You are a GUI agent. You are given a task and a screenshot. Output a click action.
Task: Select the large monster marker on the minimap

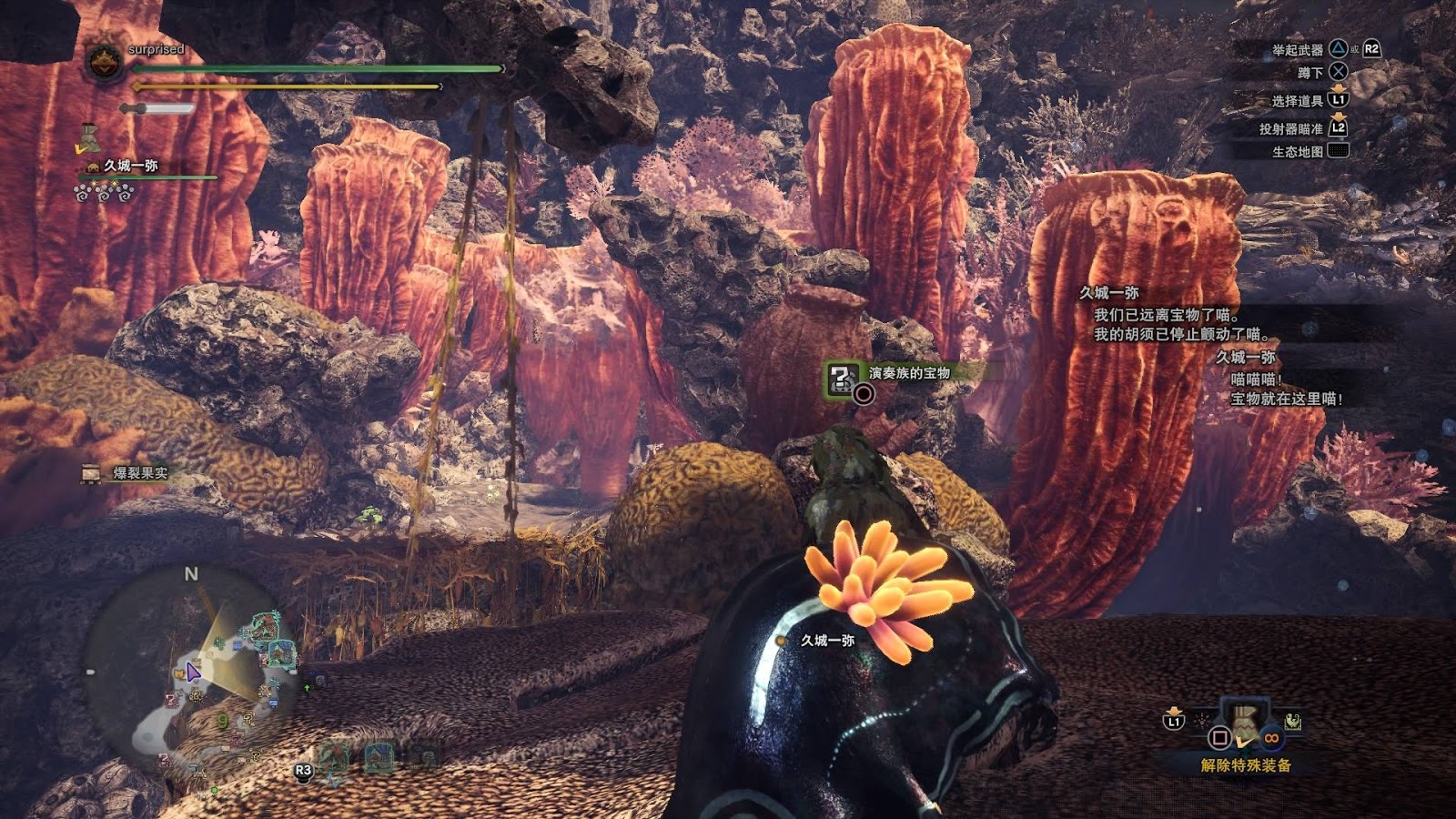265,625
